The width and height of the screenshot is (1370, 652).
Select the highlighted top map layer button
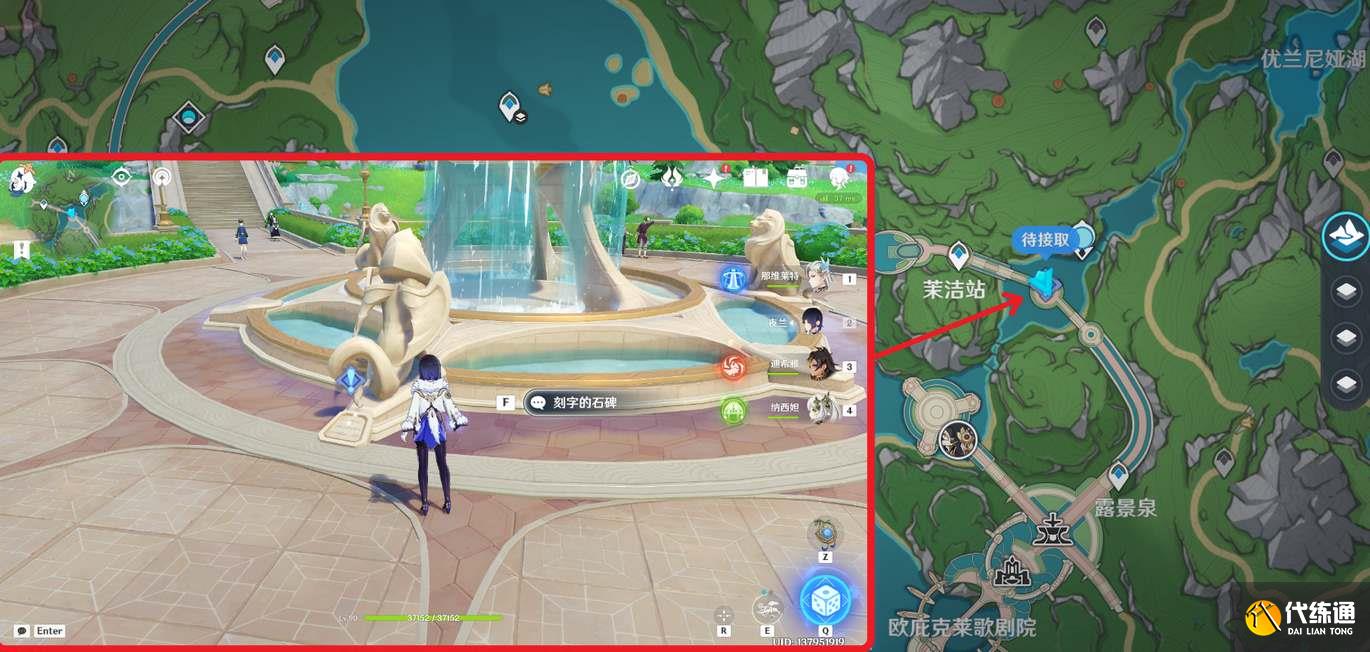point(1346,235)
